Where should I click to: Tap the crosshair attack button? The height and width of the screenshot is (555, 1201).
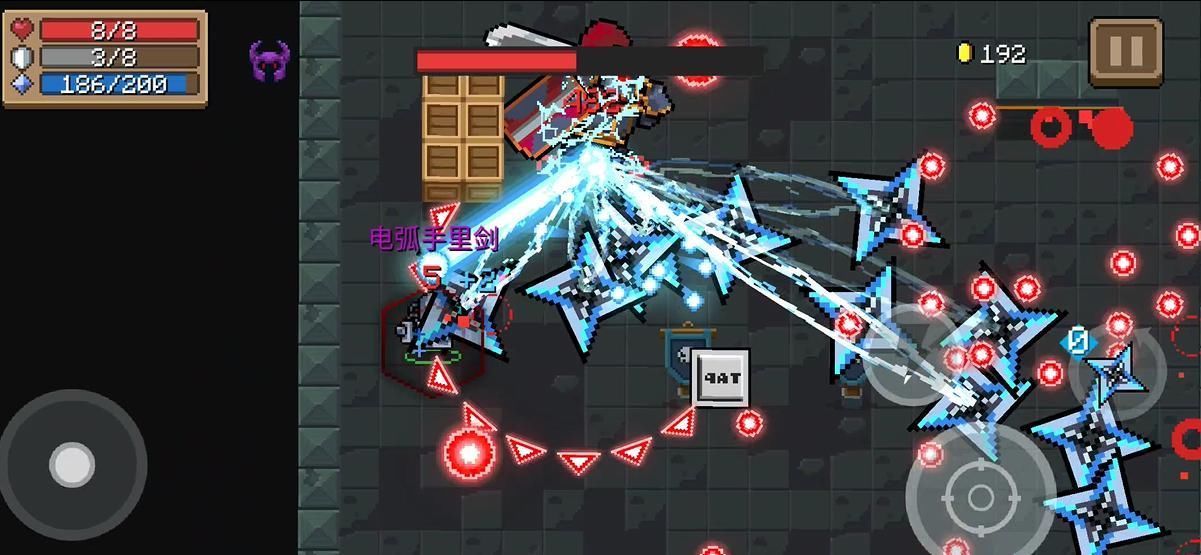pos(980,495)
